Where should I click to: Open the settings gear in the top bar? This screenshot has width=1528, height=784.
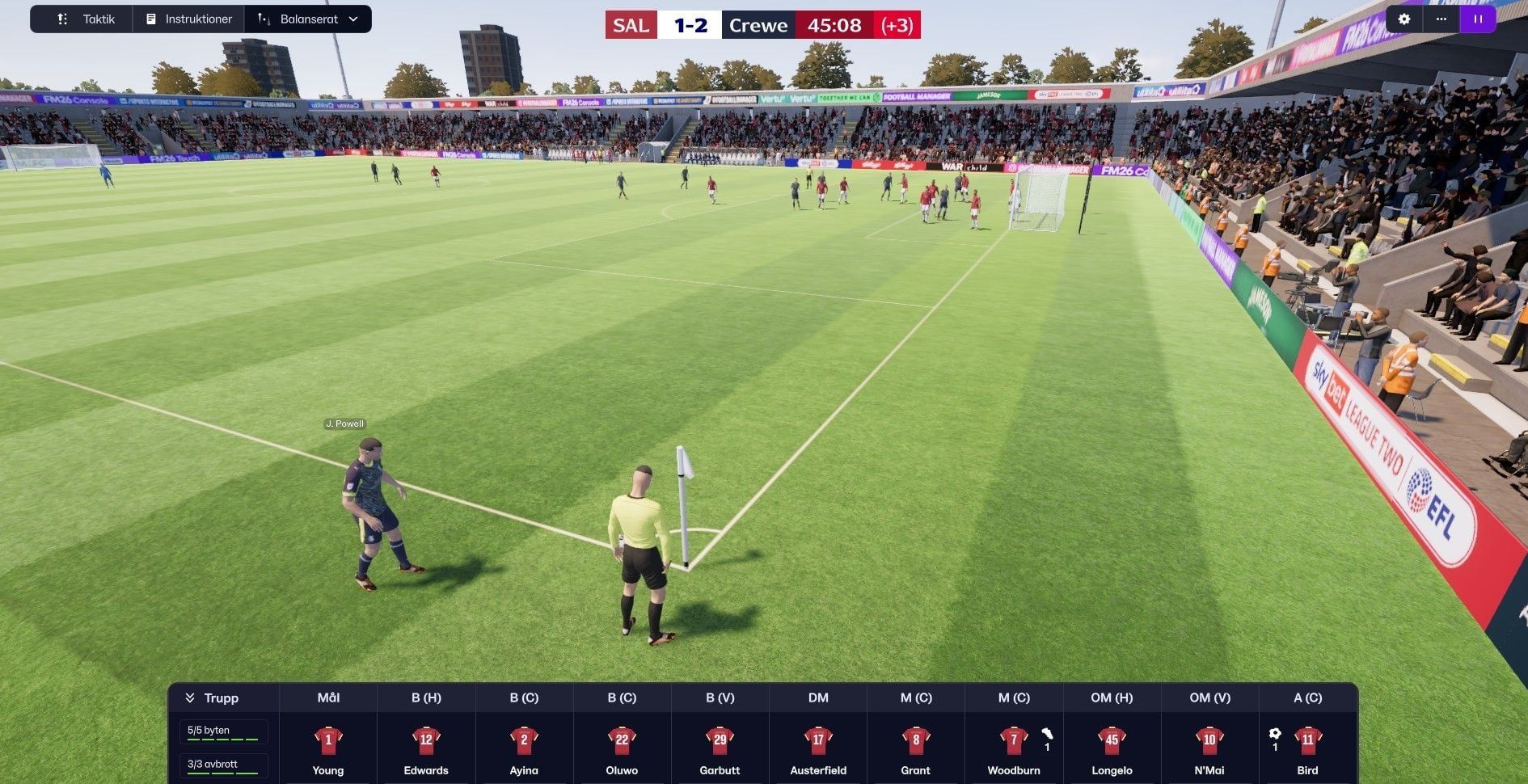(x=1404, y=19)
